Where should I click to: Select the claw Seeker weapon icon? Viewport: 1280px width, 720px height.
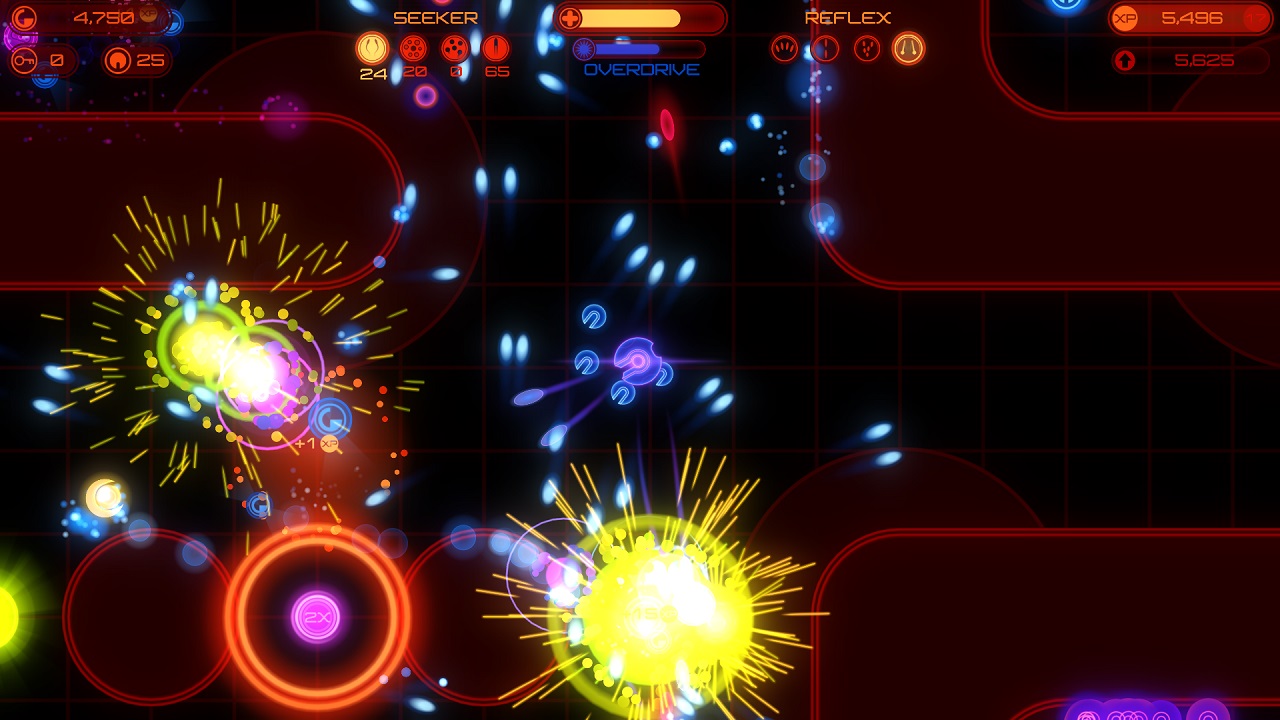tap(372, 47)
